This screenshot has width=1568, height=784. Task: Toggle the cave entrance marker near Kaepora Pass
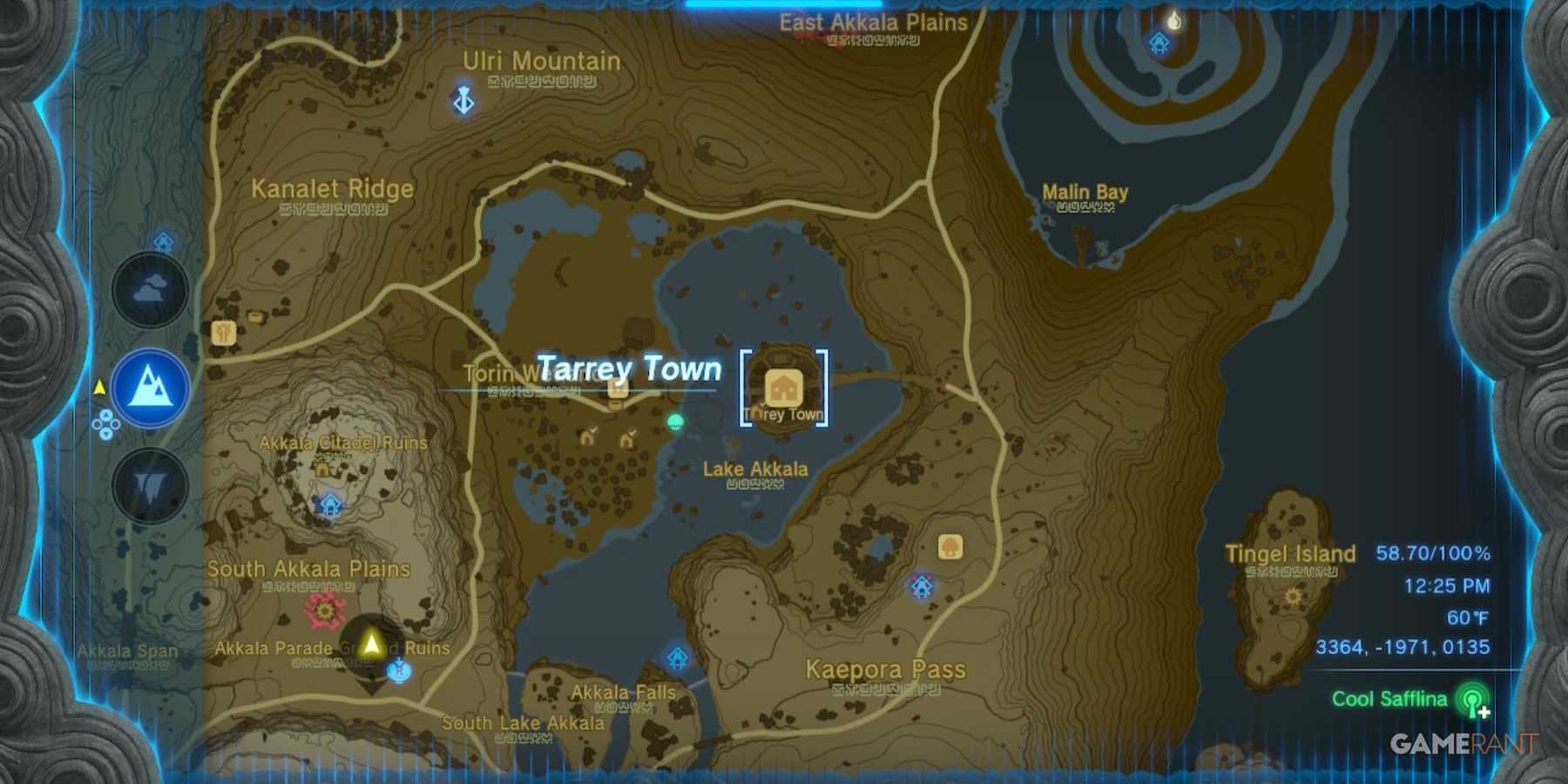922,585
